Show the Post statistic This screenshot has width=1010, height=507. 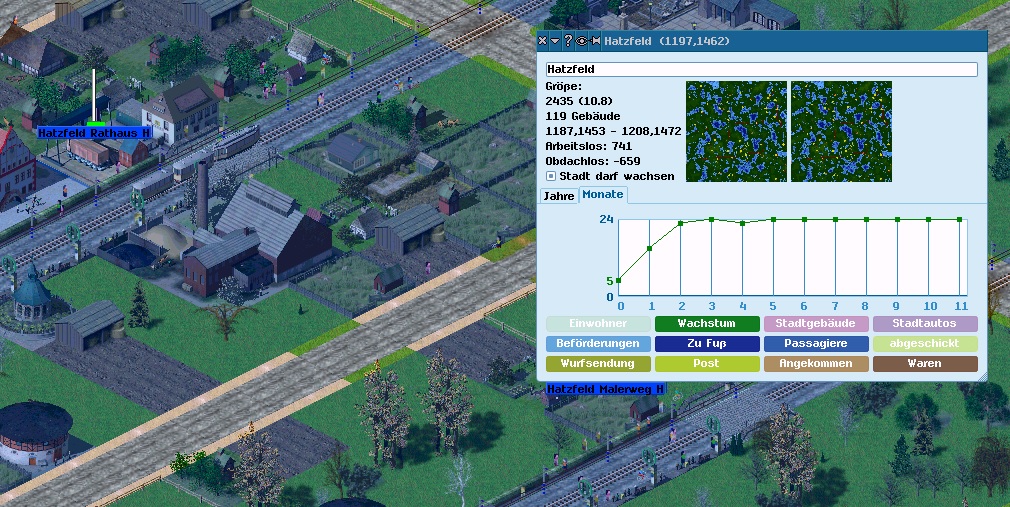(x=706, y=364)
